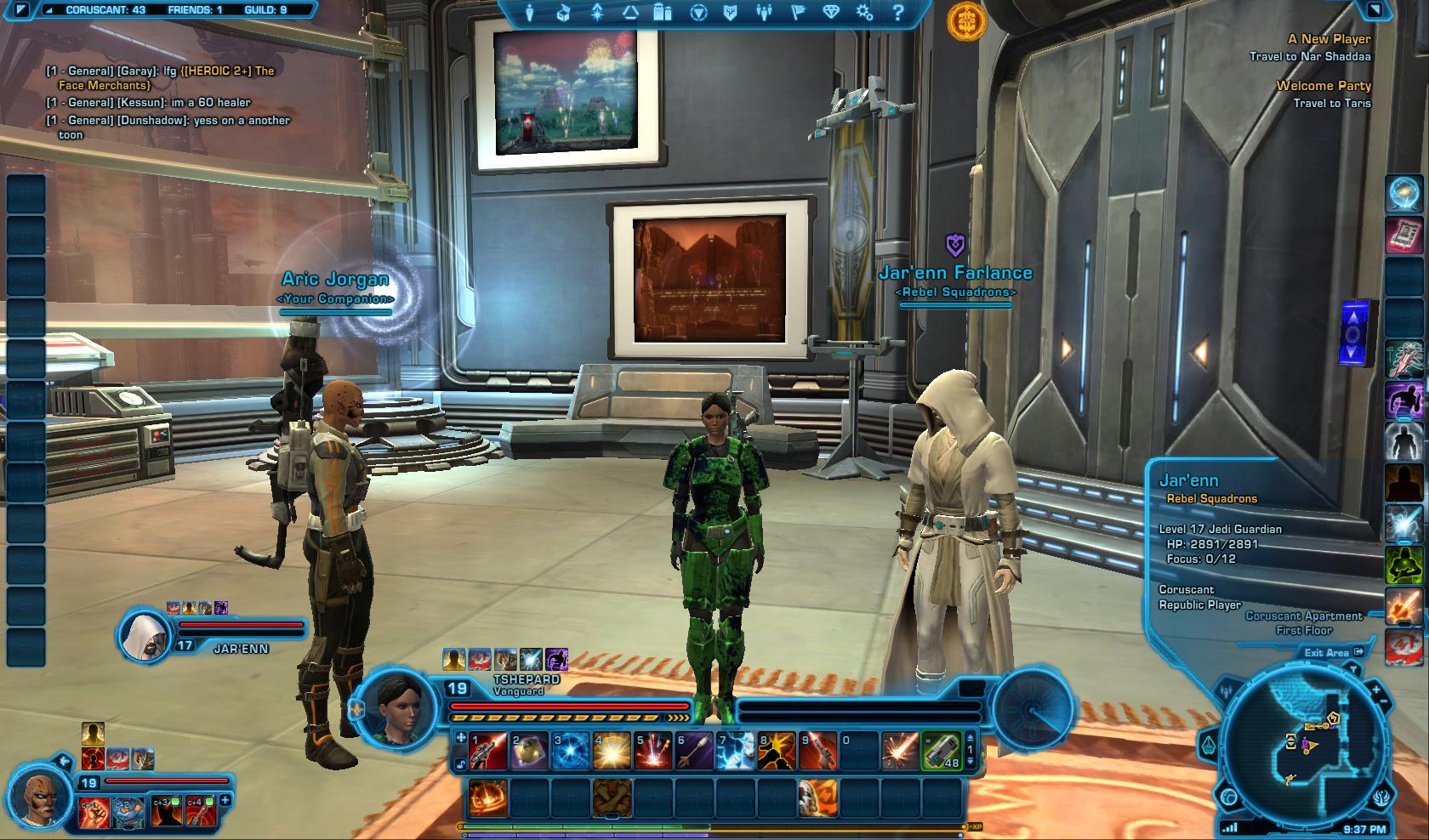The image size is (1429, 840).
Task: Open help with the question mark icon
Action: click(898, 13)
